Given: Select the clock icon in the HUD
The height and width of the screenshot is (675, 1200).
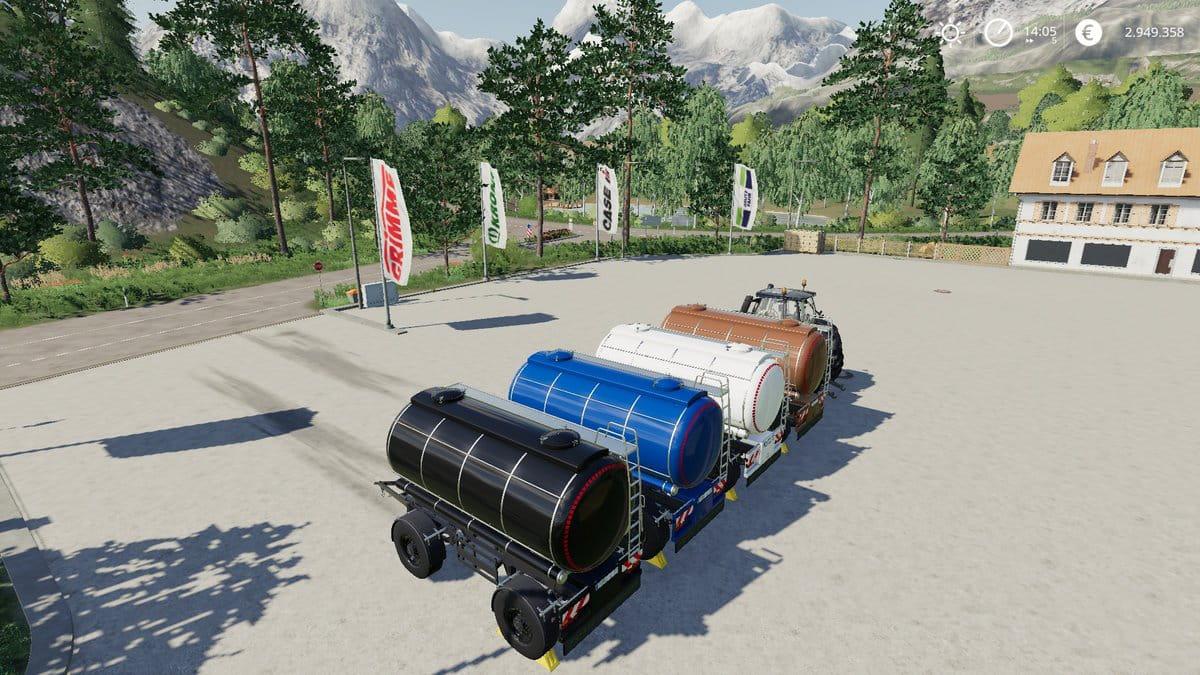Looking at the screenshot, I should [998, 33].
